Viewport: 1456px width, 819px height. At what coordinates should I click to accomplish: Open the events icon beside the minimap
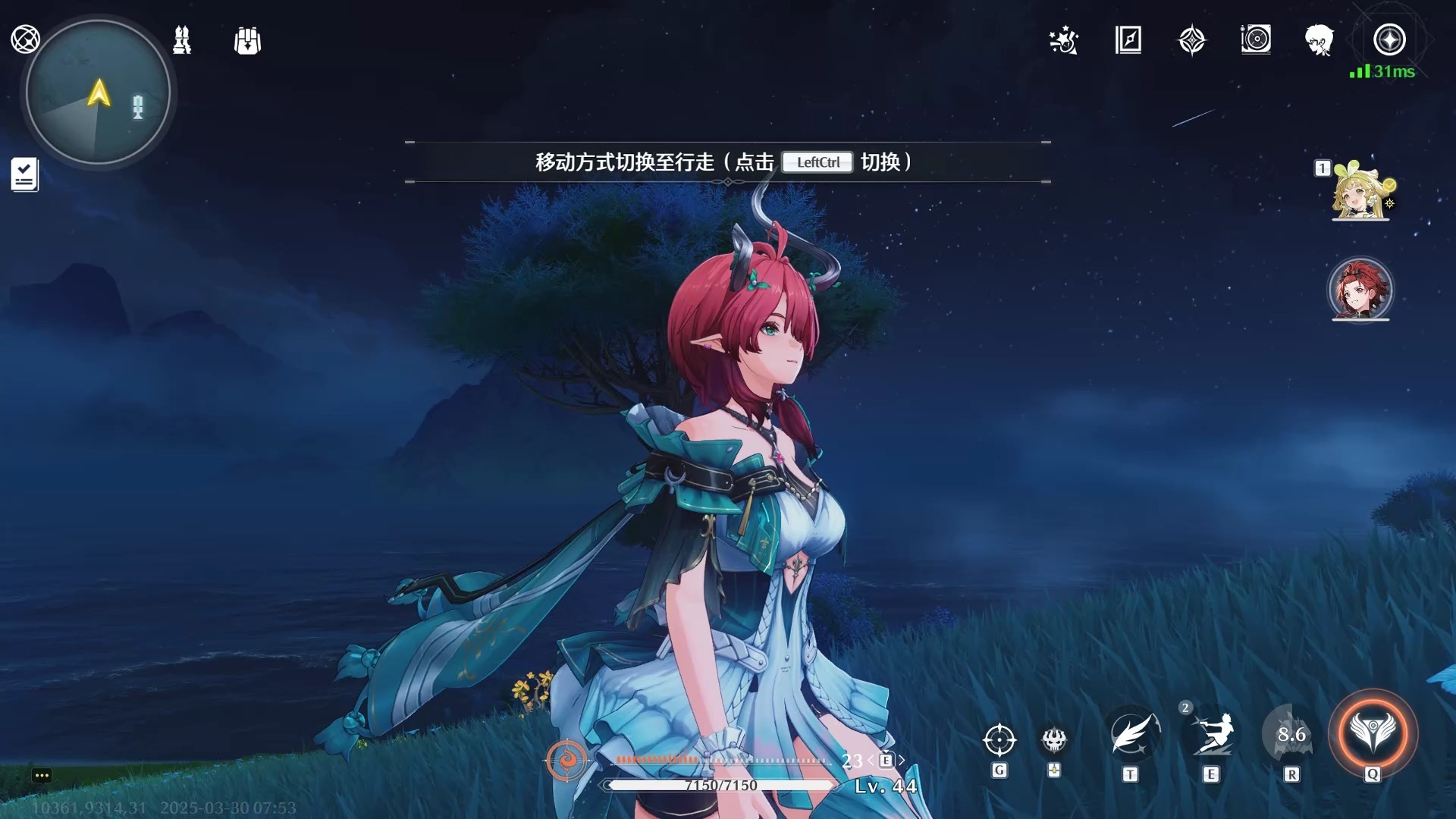[180, 41]
